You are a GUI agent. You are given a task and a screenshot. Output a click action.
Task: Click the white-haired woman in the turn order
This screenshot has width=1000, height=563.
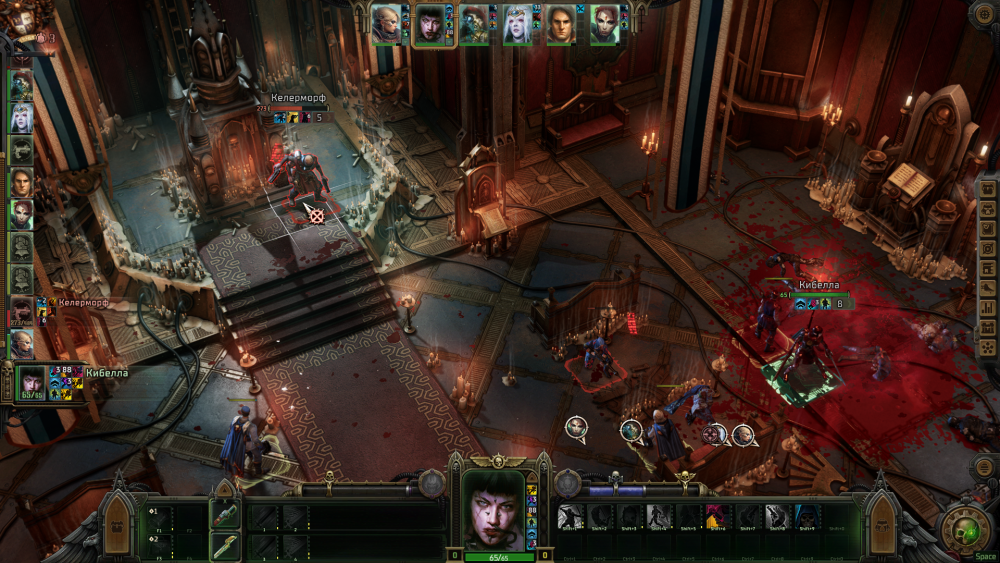[x=21, y=118]
